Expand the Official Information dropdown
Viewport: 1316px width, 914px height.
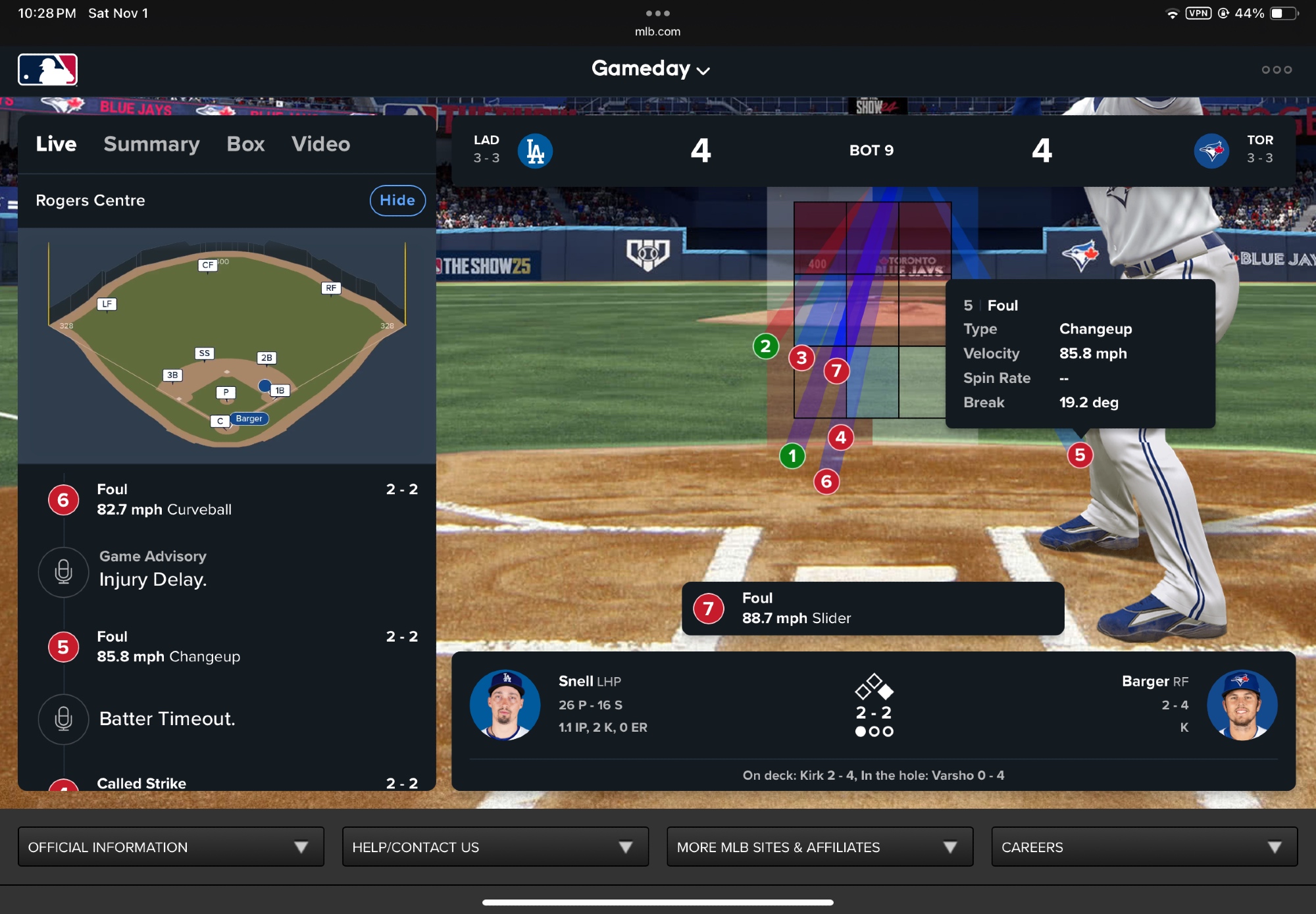pos(170,847)
